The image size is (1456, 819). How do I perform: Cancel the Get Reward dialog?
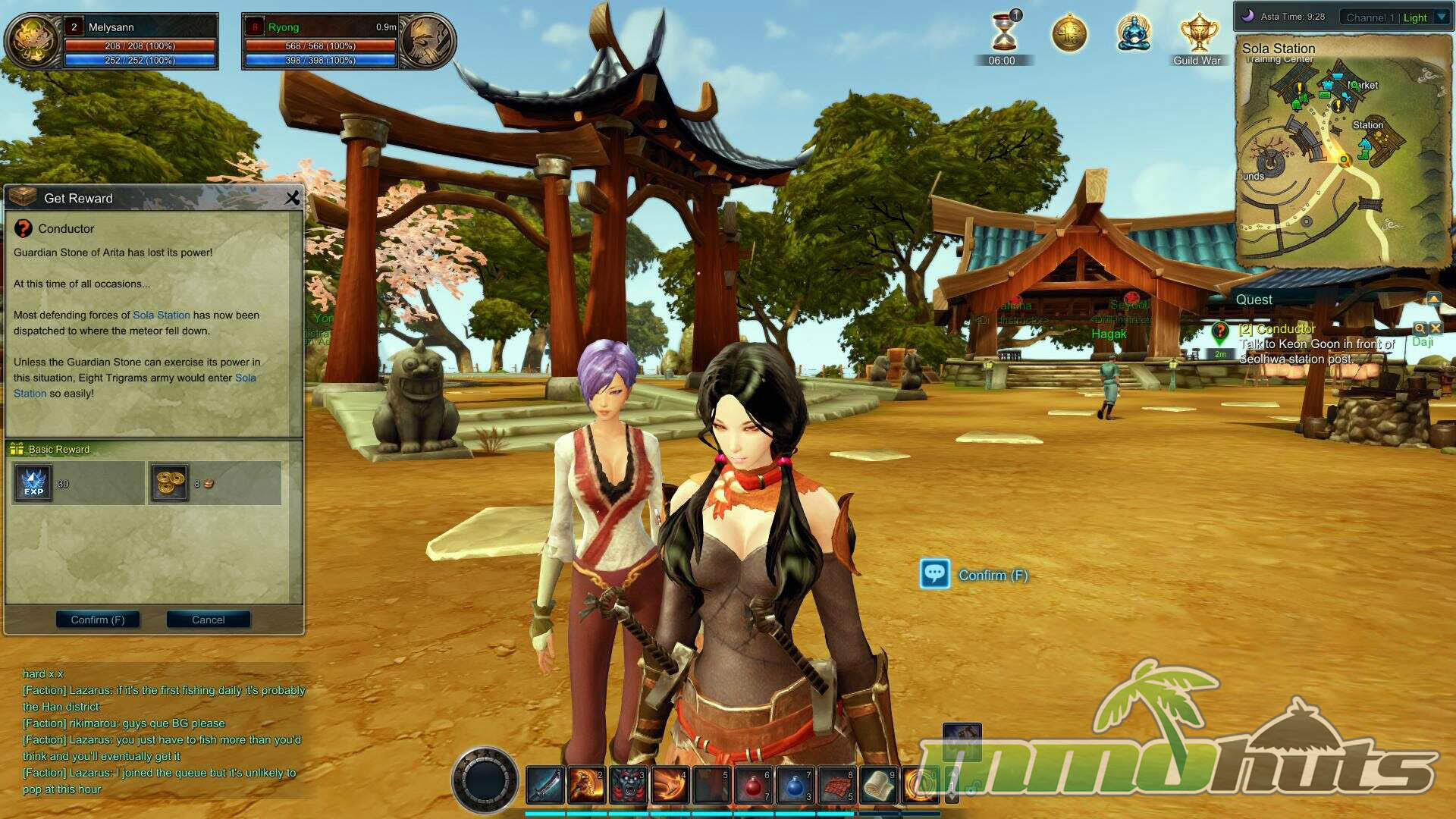(208, 620)
